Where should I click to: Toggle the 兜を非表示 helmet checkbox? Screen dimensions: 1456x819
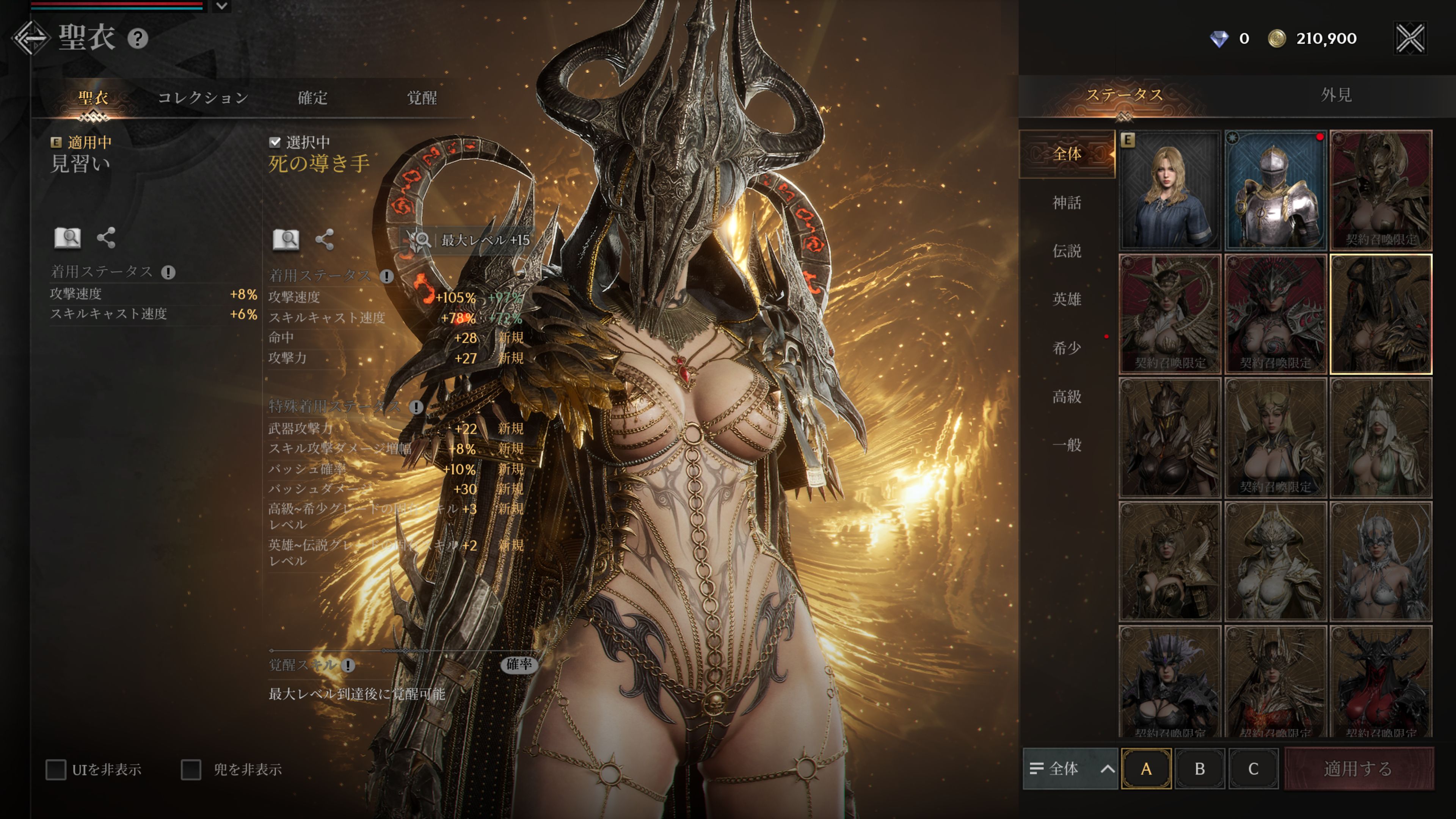tap(191, 769)
